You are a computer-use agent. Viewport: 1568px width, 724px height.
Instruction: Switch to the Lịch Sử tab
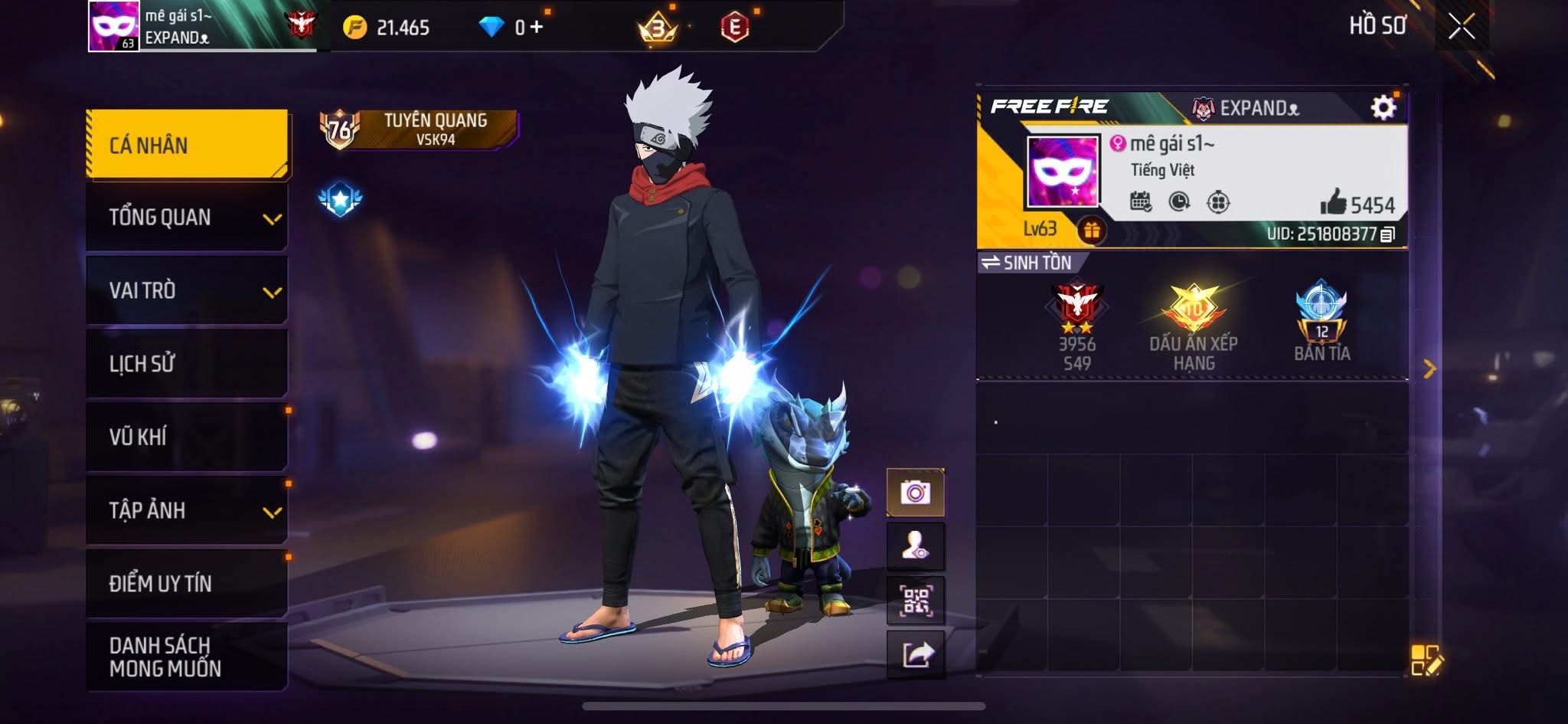point(188,363)
